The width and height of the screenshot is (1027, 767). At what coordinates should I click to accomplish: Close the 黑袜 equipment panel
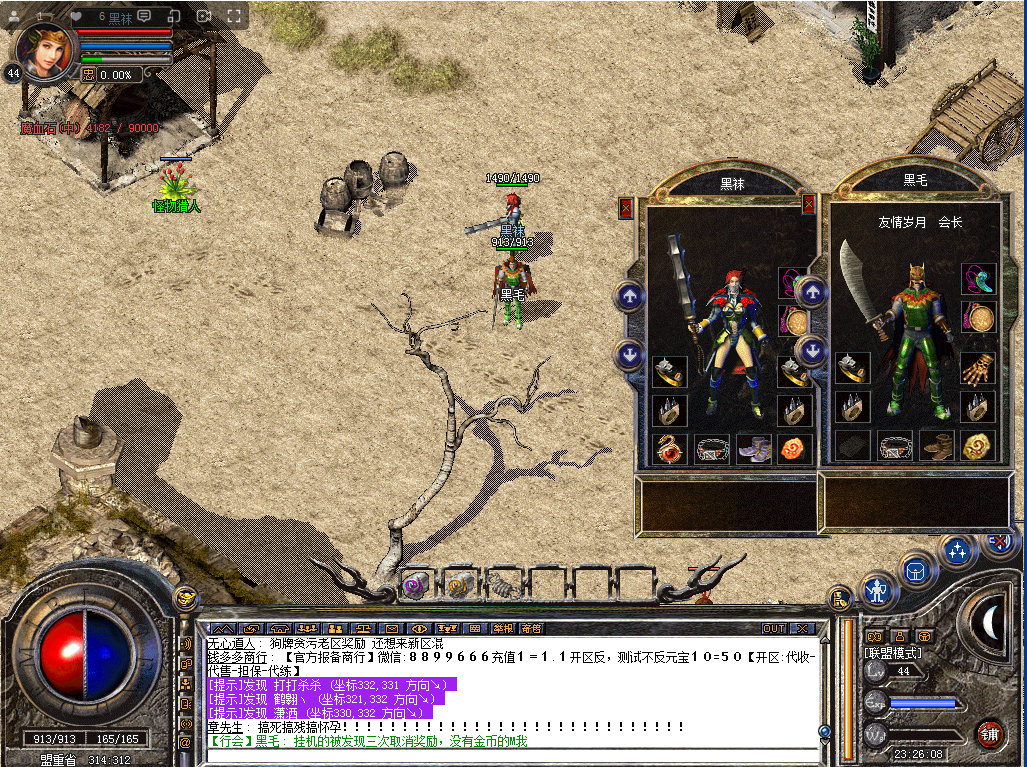tap(627, 207)
